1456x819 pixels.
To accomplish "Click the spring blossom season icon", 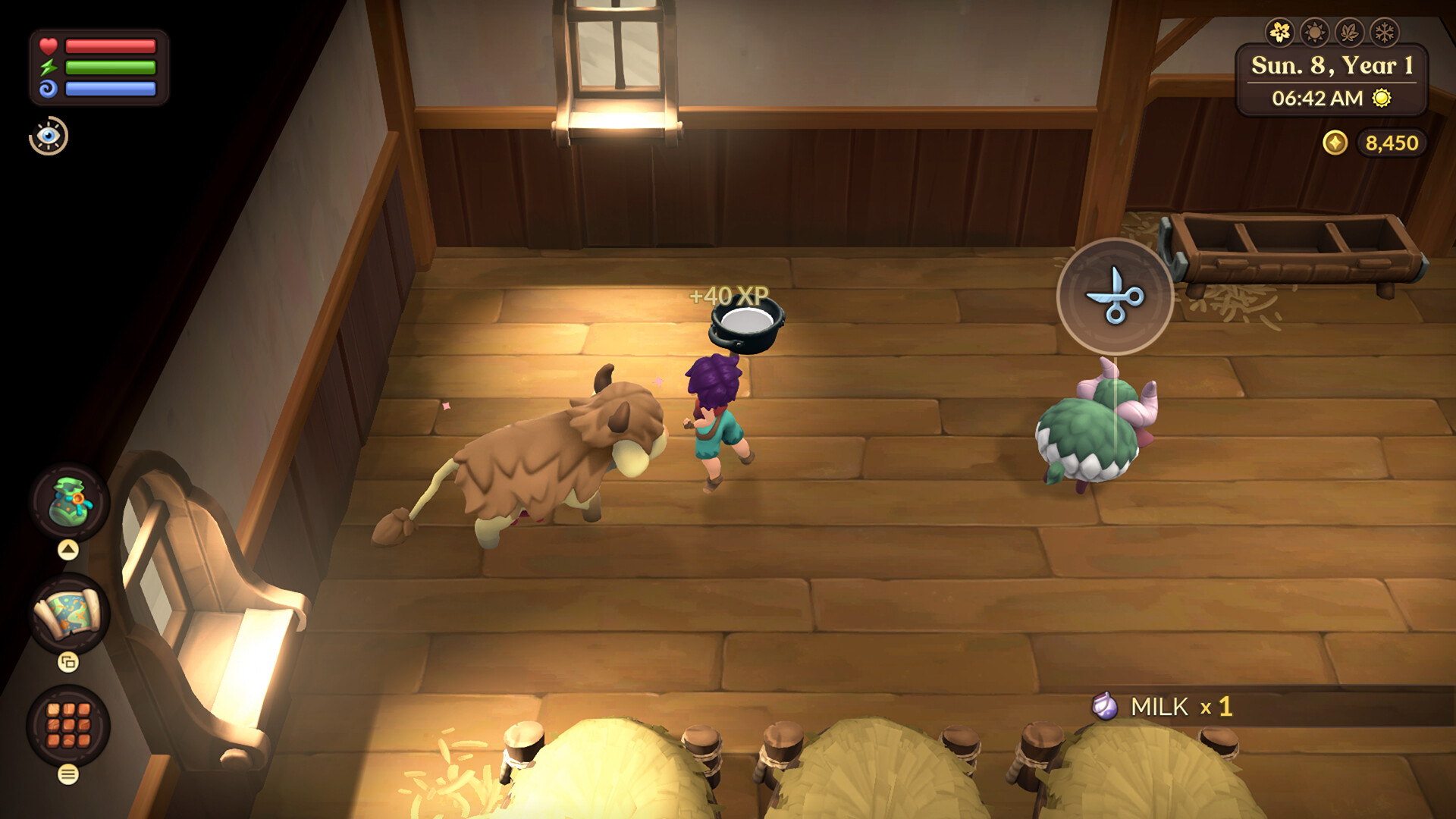I will pyautogui.click(x=1279, y=33).
